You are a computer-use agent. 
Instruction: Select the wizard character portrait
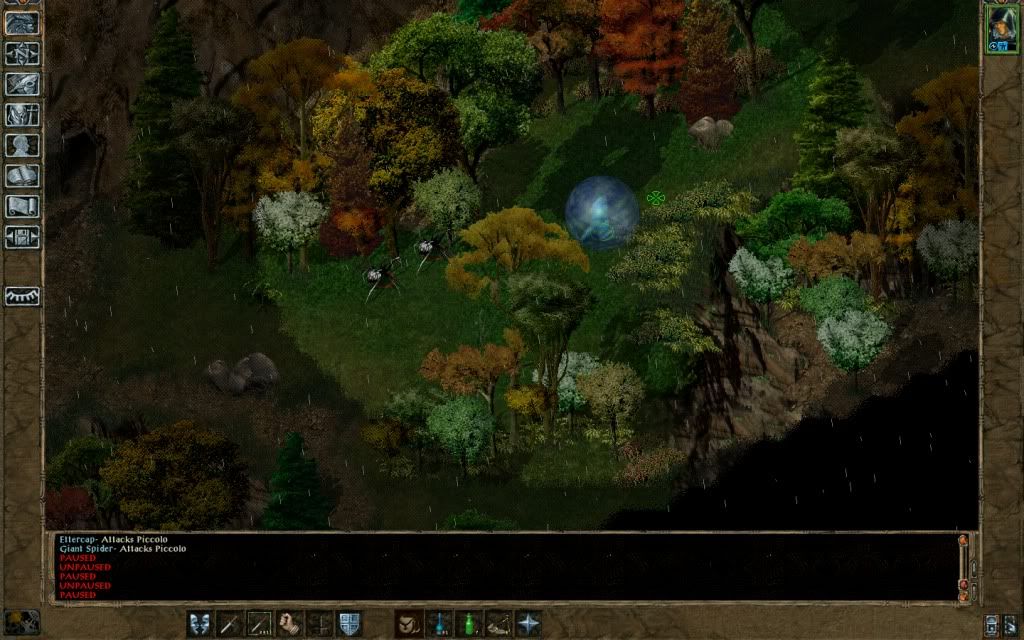pyautogui.click(x=1000, y=27)
